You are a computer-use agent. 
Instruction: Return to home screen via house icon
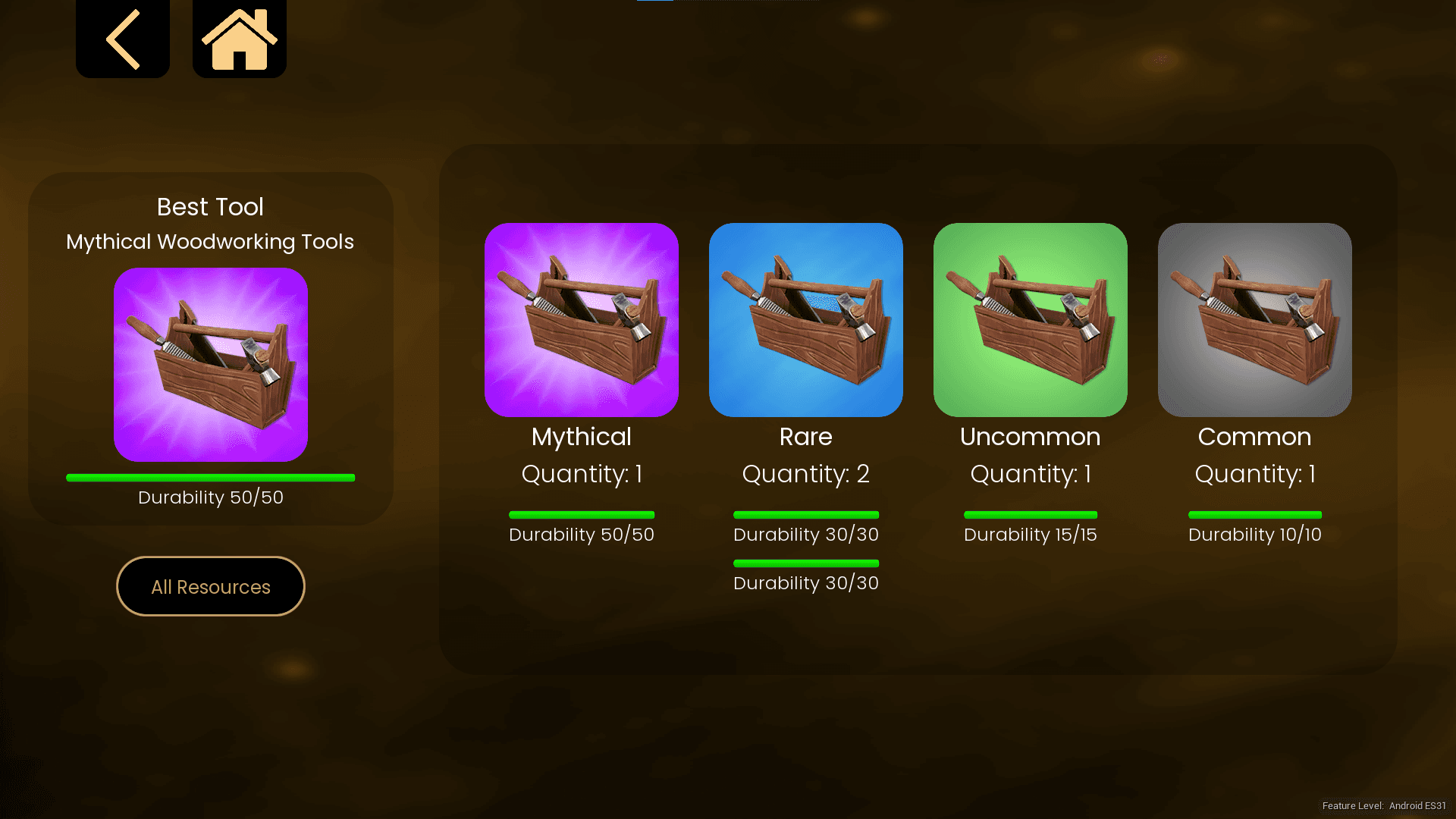point(240,39)
